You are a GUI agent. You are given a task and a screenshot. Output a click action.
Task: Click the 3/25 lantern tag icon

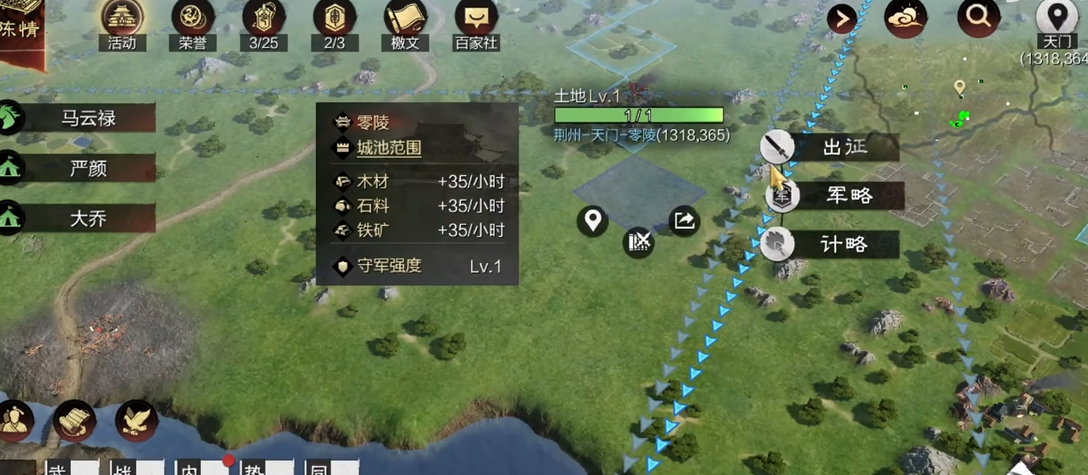pos(264,20)
